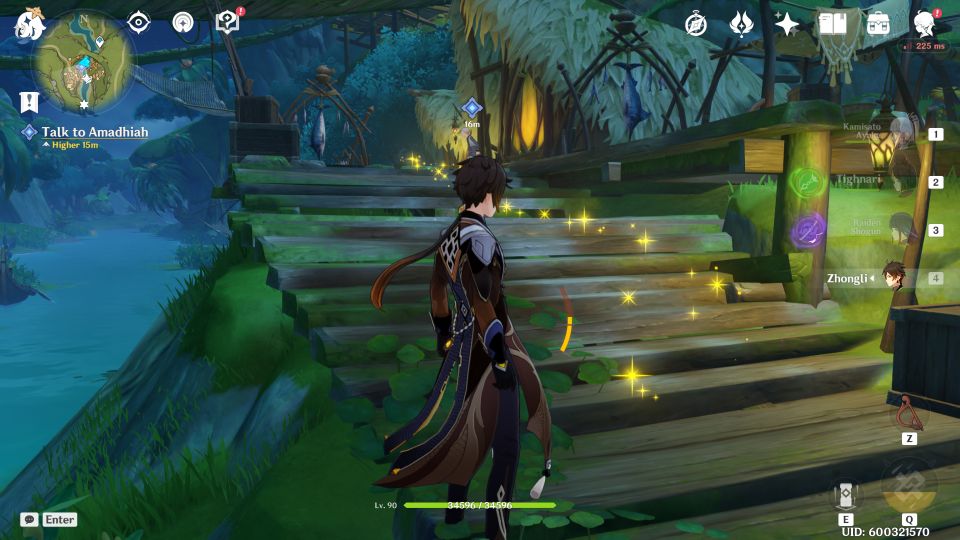Open the Paimon main menu
Viewport: 960px width, 540px height.
[27, 24]
